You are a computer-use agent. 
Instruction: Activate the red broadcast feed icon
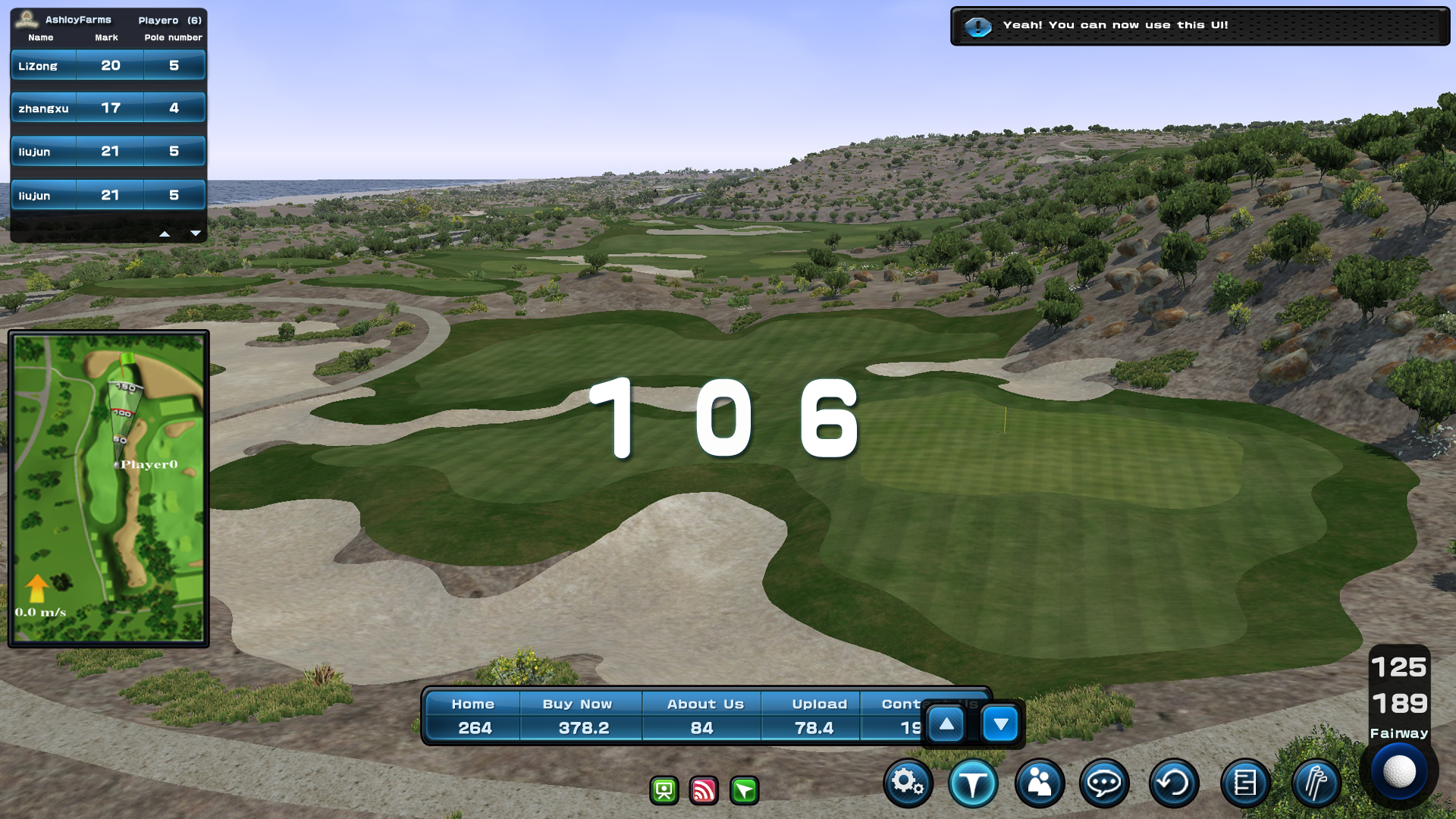click(x=704, y=791)
